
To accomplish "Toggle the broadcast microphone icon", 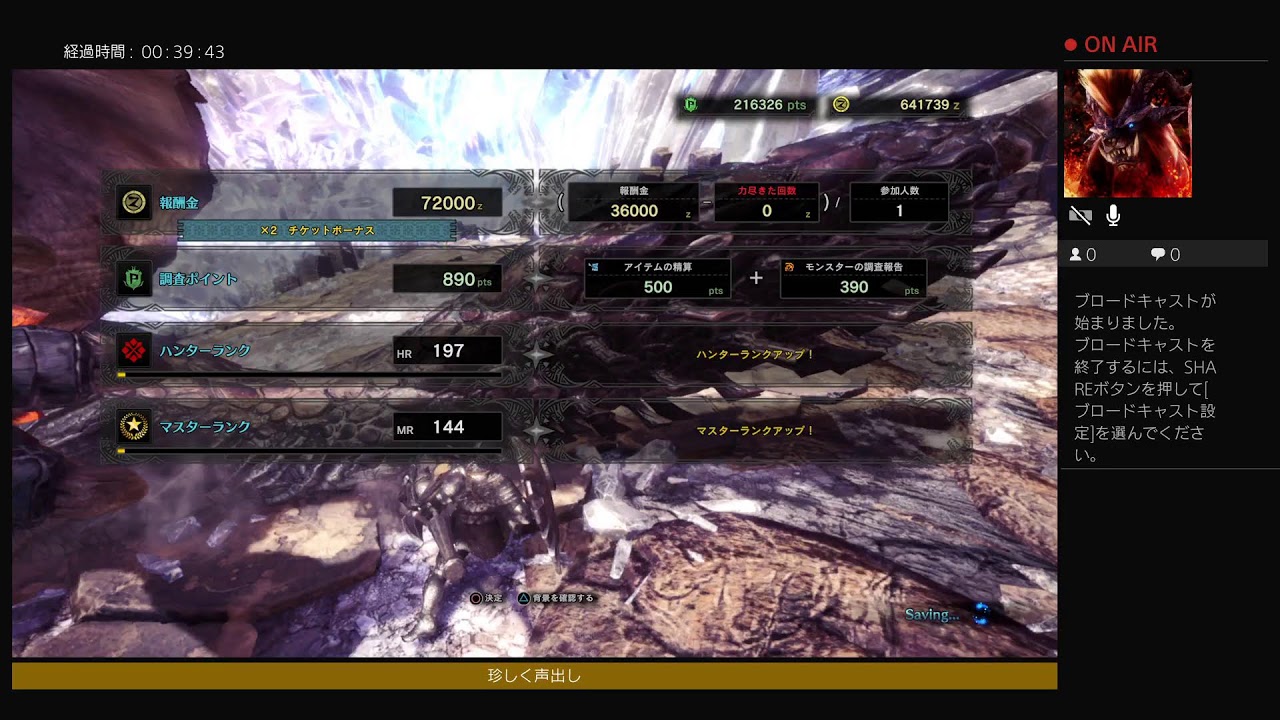I will coord(1113,216).
